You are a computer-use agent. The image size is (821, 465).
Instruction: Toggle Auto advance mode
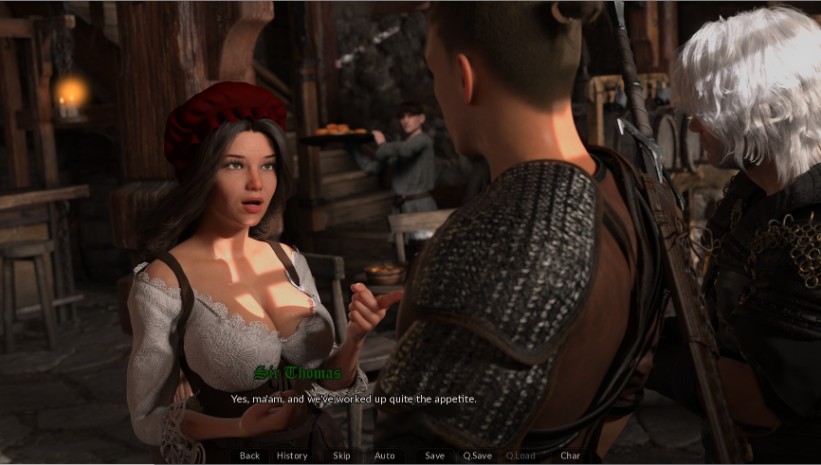(384, 456)
